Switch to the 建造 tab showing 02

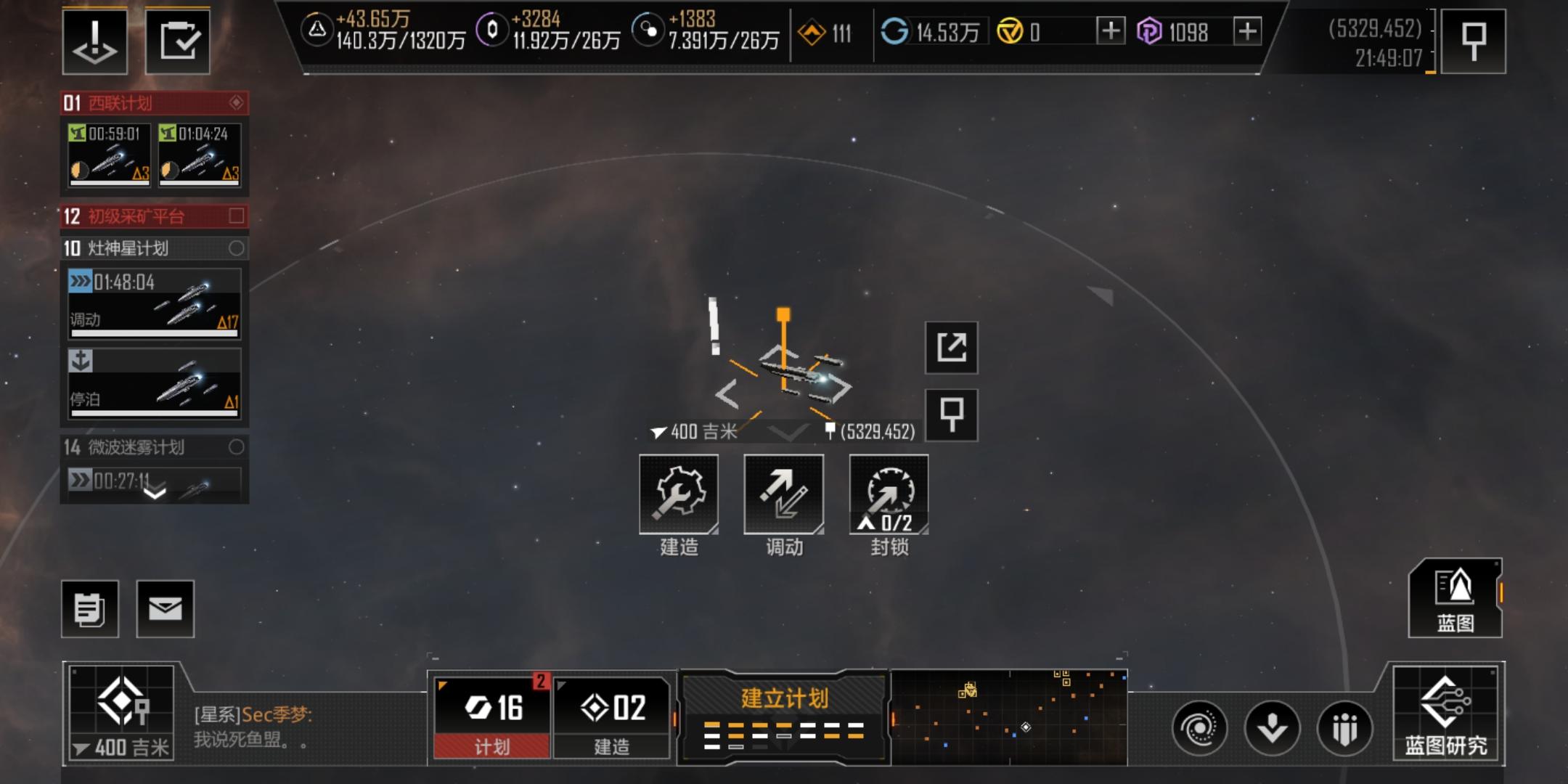tap(612, 717)
